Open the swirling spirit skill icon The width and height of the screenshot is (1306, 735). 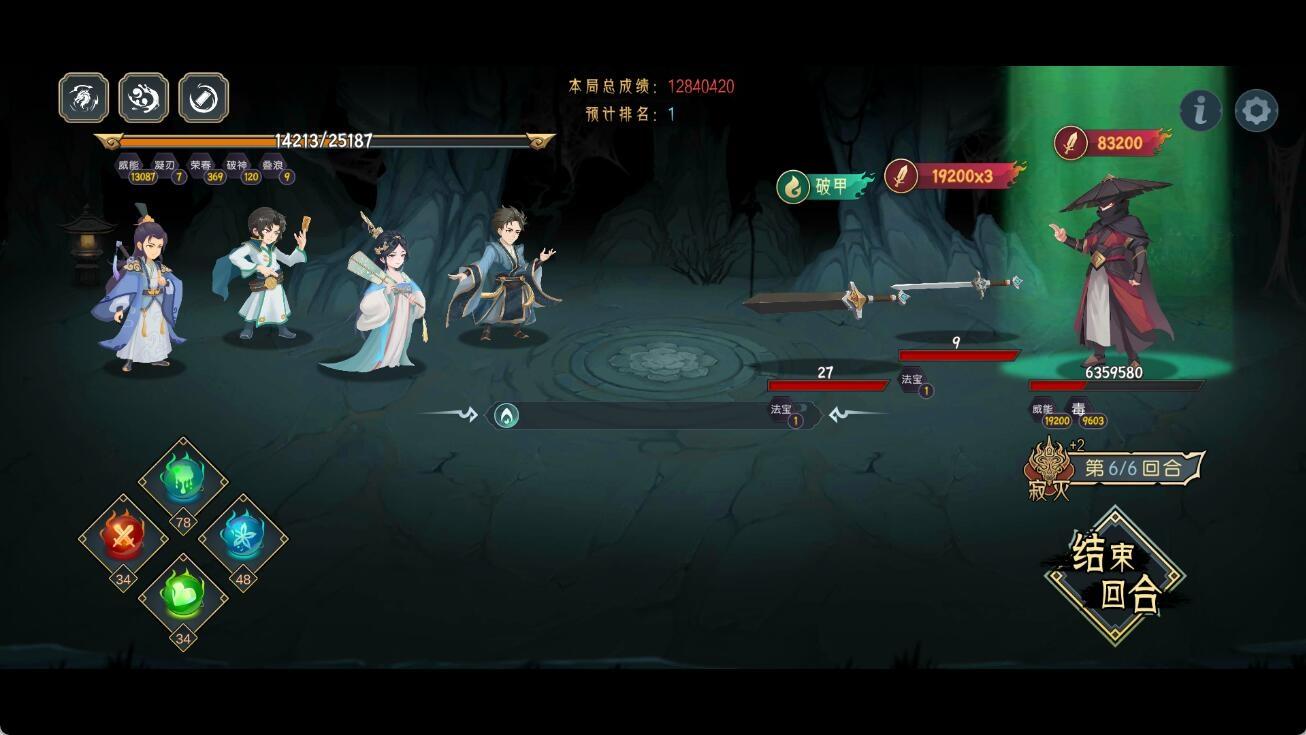pos(143,96)
